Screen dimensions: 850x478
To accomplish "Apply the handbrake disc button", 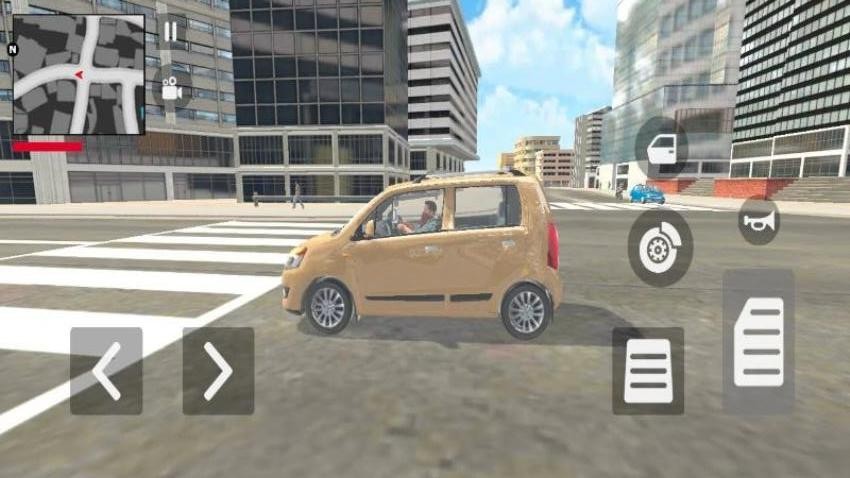I will (660, 247).
